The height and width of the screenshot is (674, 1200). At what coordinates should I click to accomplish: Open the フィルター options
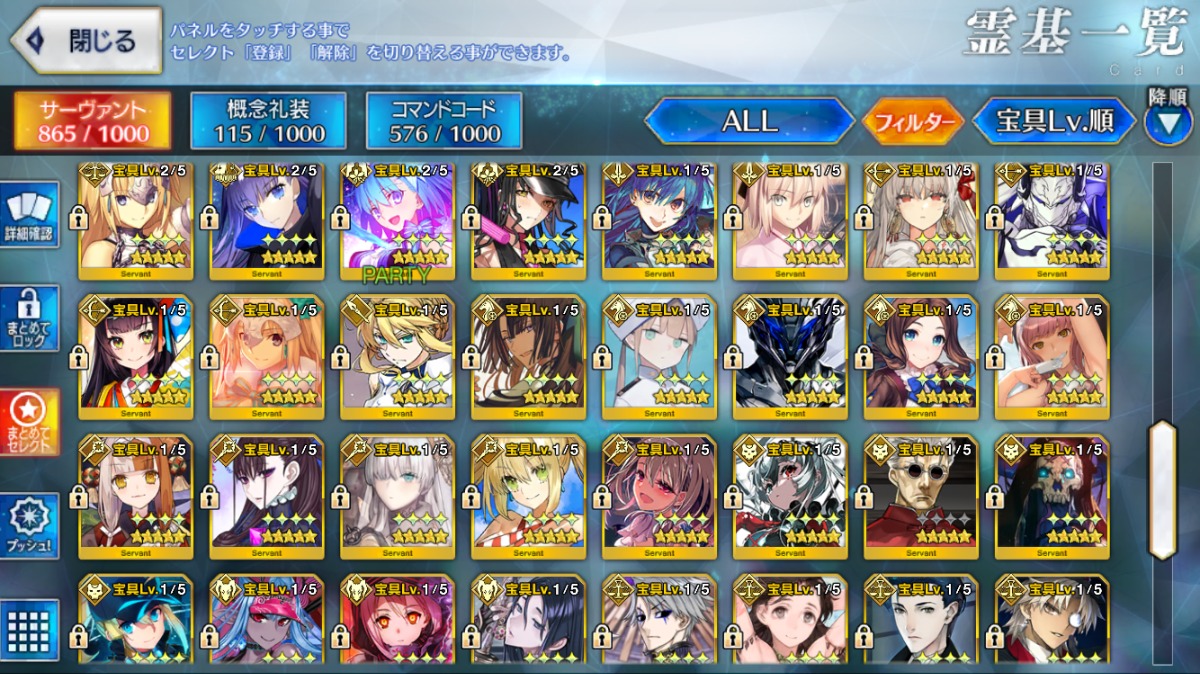tap(913, 123)
